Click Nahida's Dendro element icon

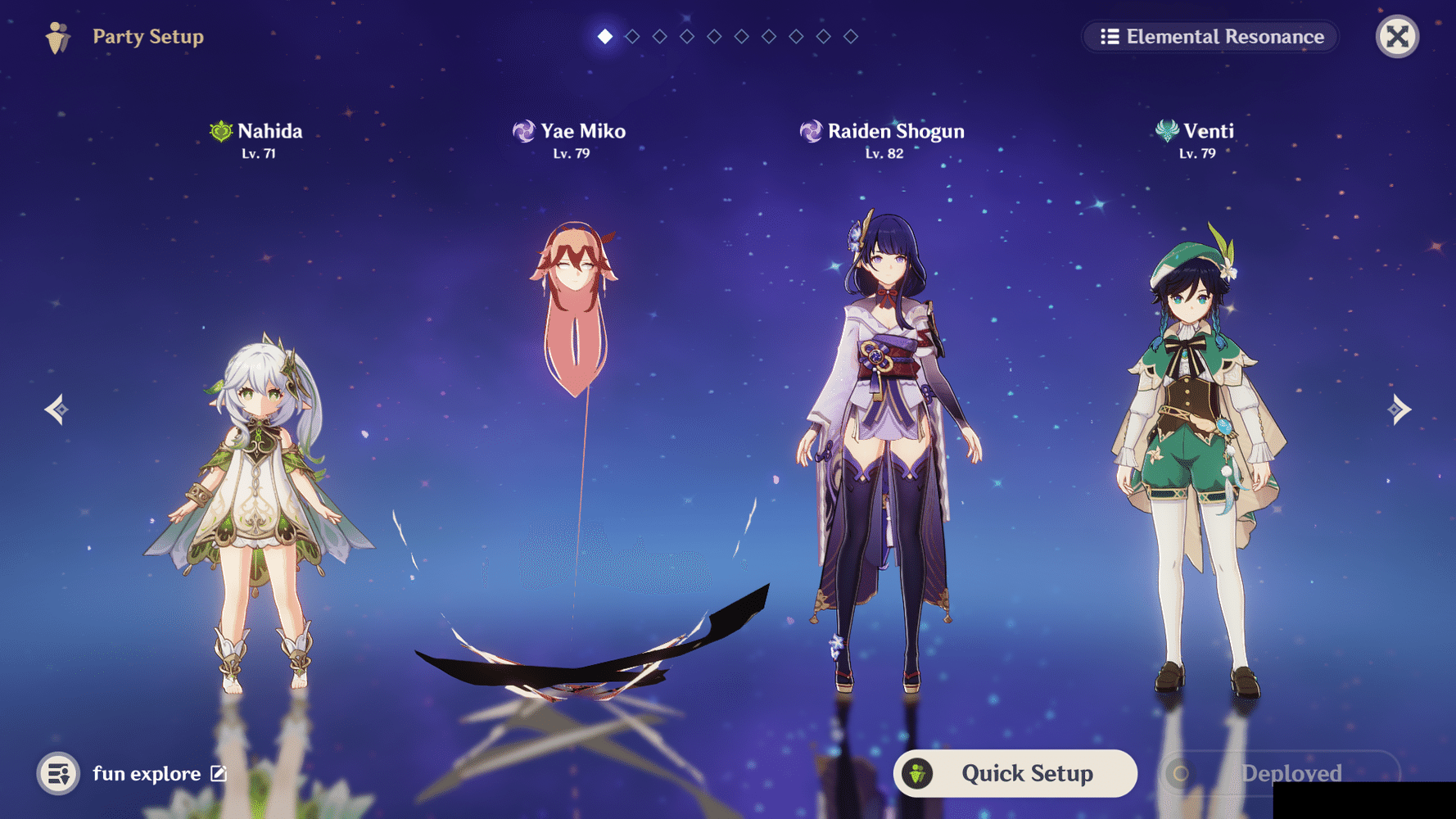point(219,129)
